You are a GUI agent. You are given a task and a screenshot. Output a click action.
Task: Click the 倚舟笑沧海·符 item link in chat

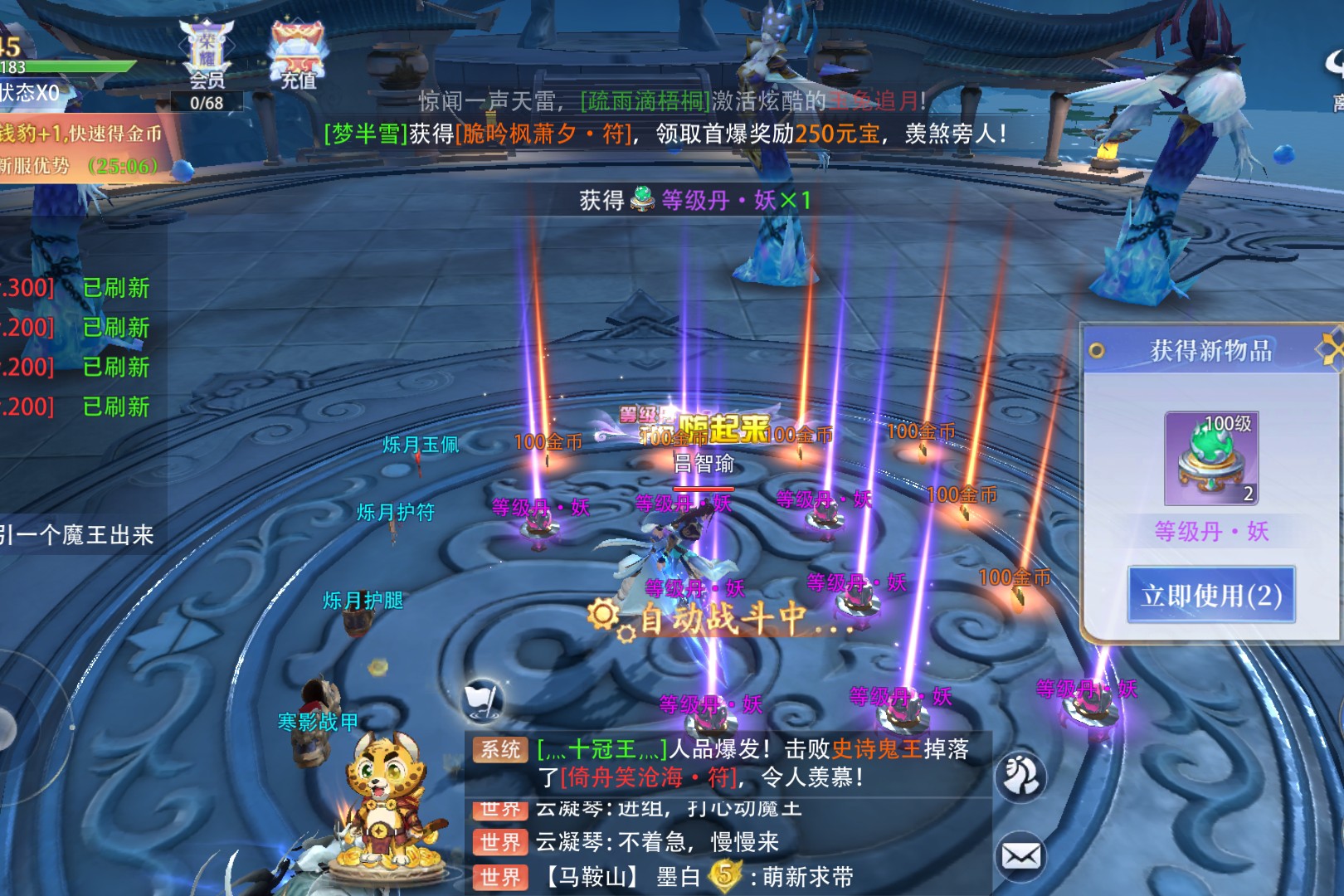[649, 777]
